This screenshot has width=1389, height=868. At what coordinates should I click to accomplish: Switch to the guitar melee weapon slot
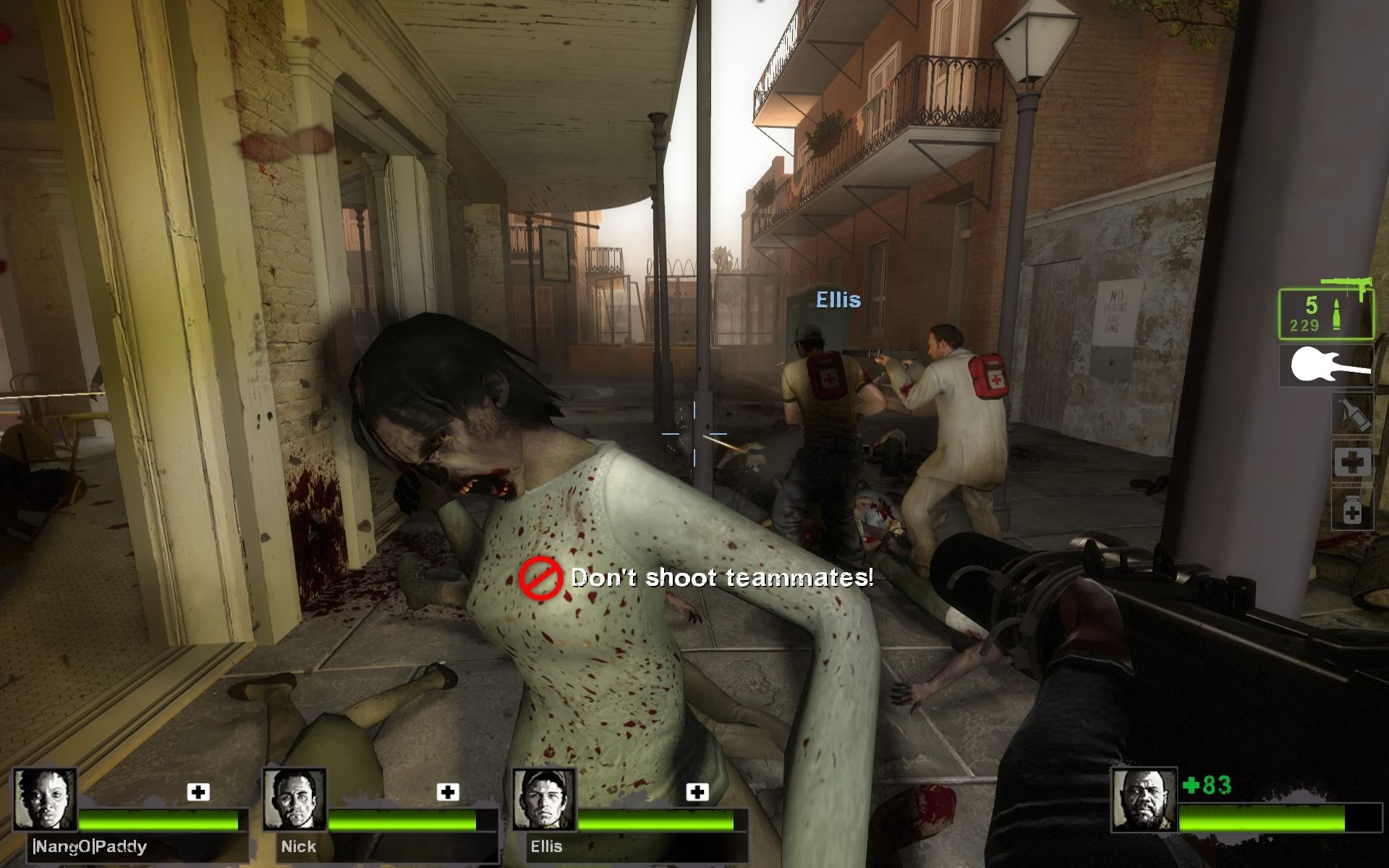pos(1326,365)
